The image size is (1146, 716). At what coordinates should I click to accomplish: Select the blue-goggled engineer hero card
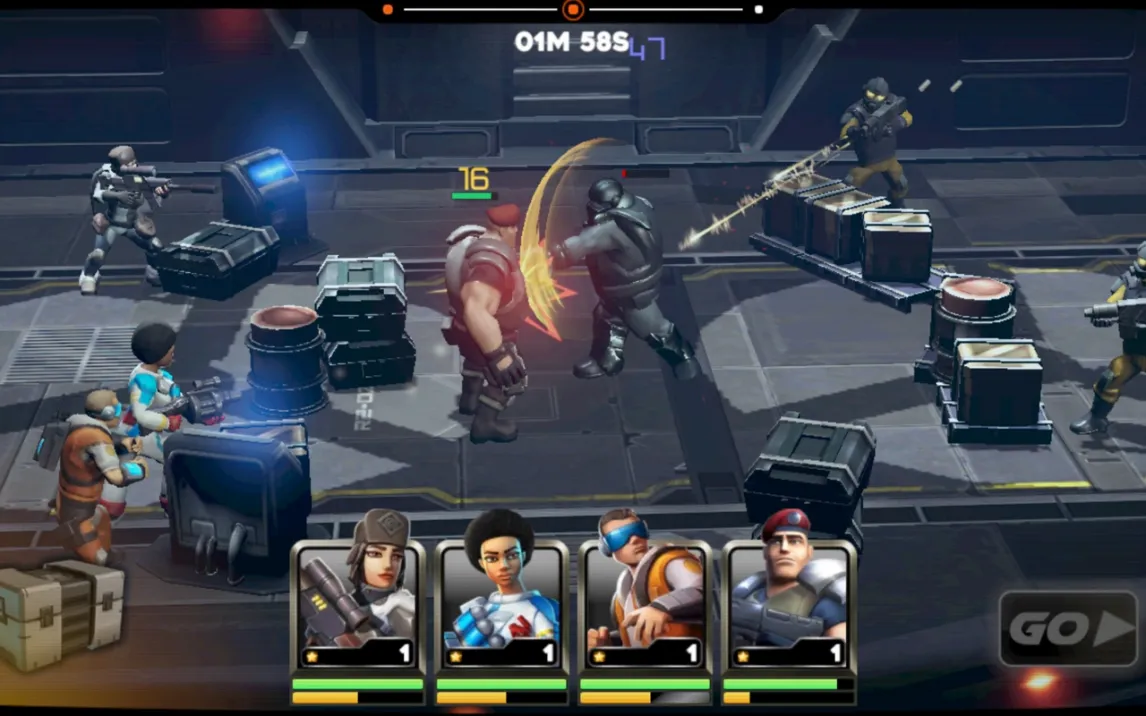[x=645, y=595]
